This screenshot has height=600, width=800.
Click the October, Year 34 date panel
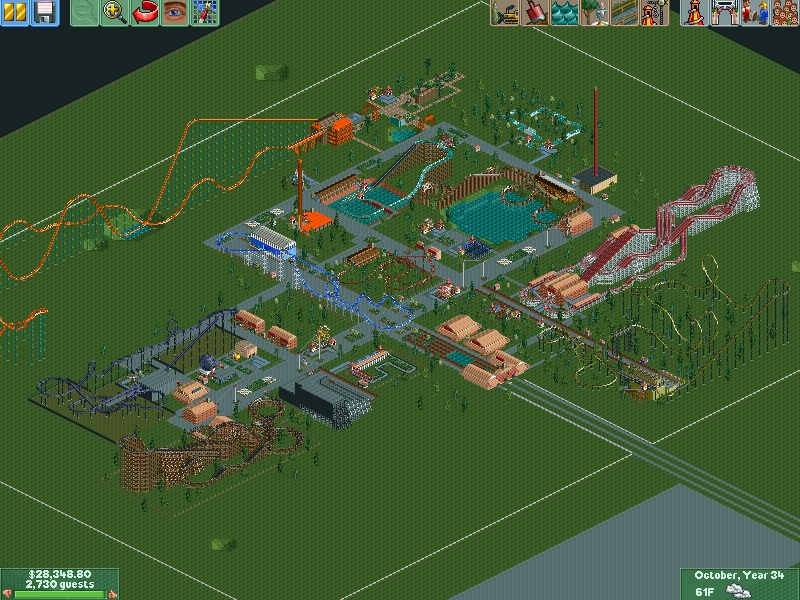pyautogui.click(x=738, y=575)
